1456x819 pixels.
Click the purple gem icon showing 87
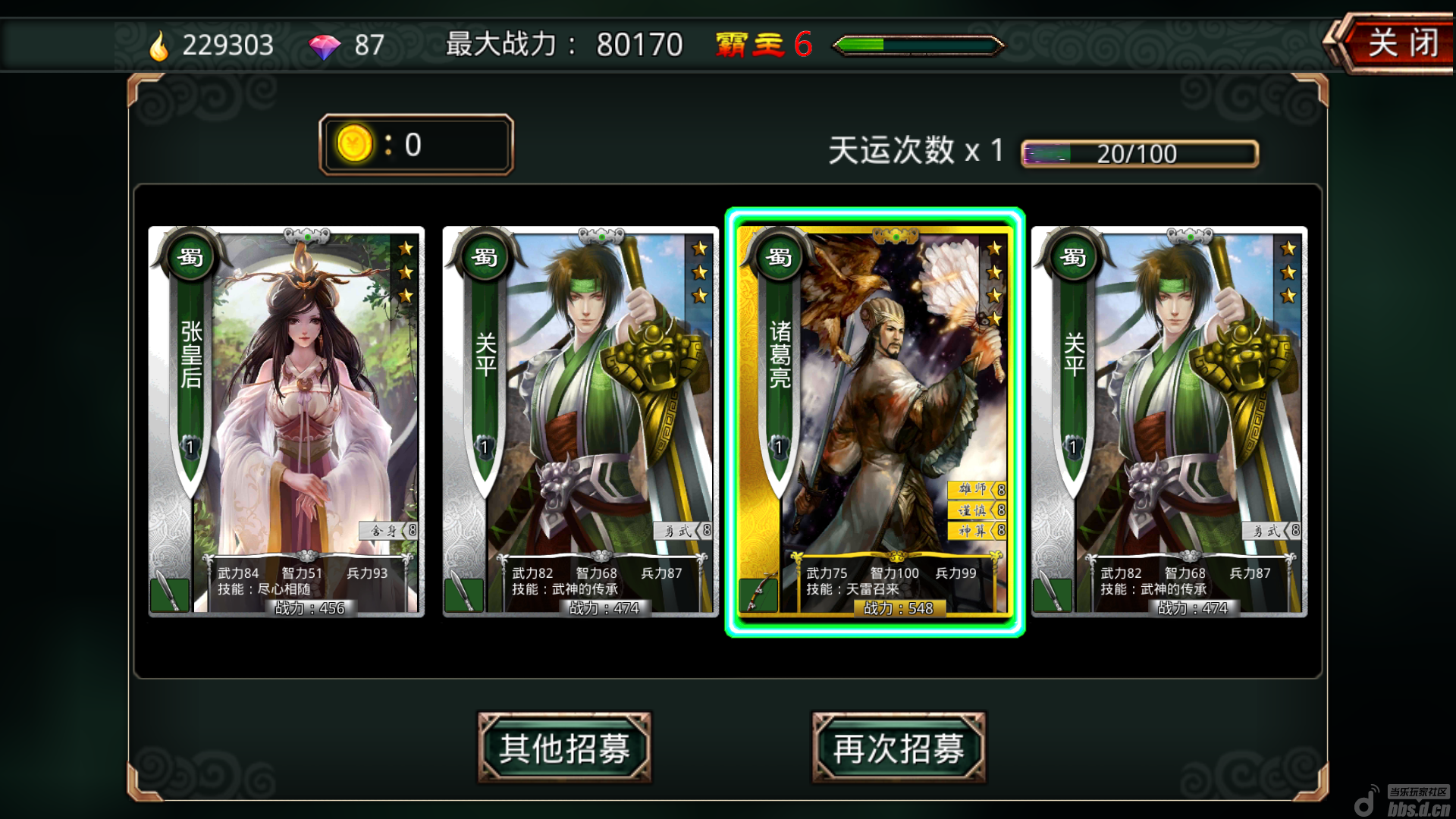[325, 45]
